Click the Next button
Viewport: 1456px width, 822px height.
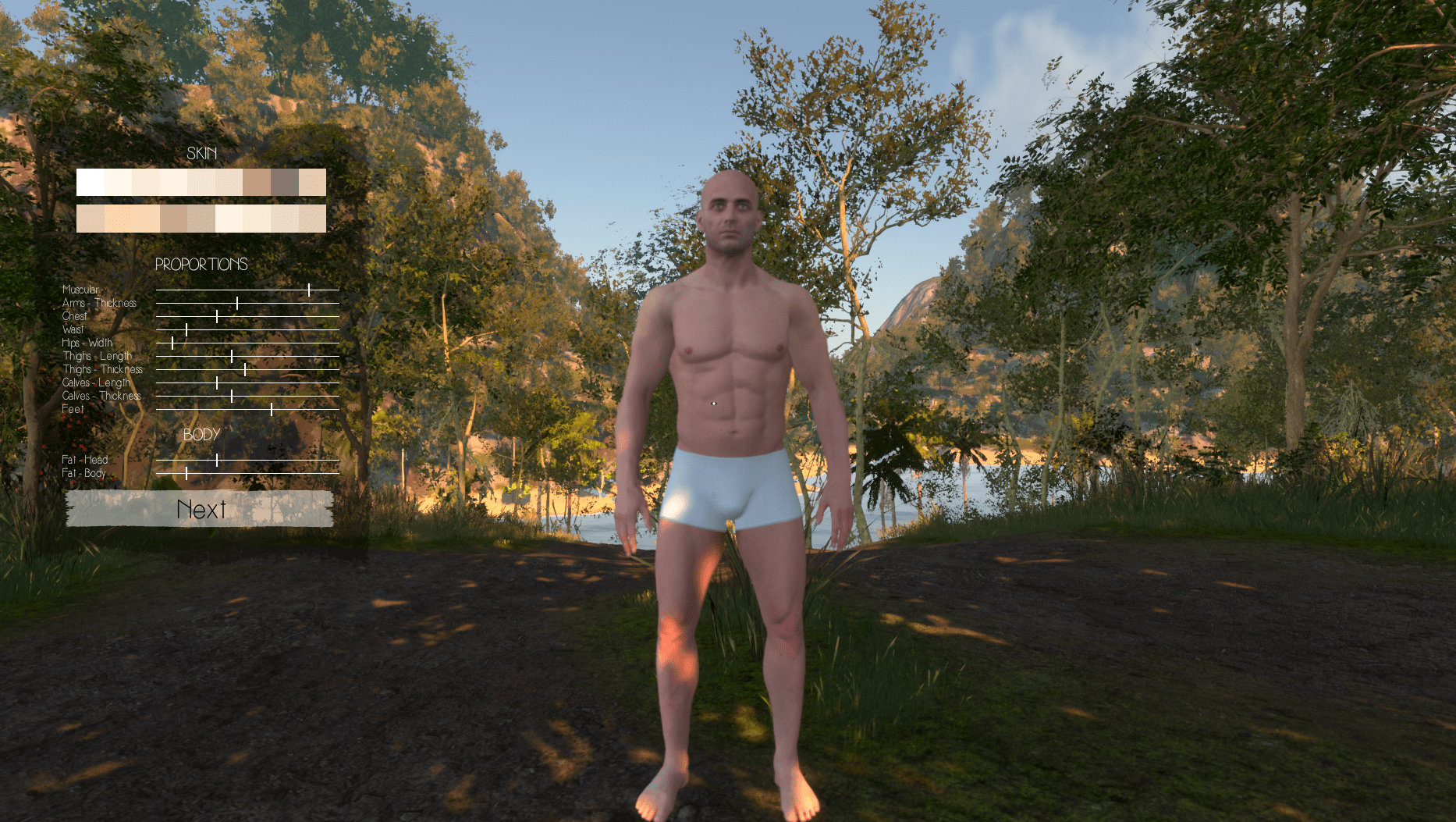200,509
